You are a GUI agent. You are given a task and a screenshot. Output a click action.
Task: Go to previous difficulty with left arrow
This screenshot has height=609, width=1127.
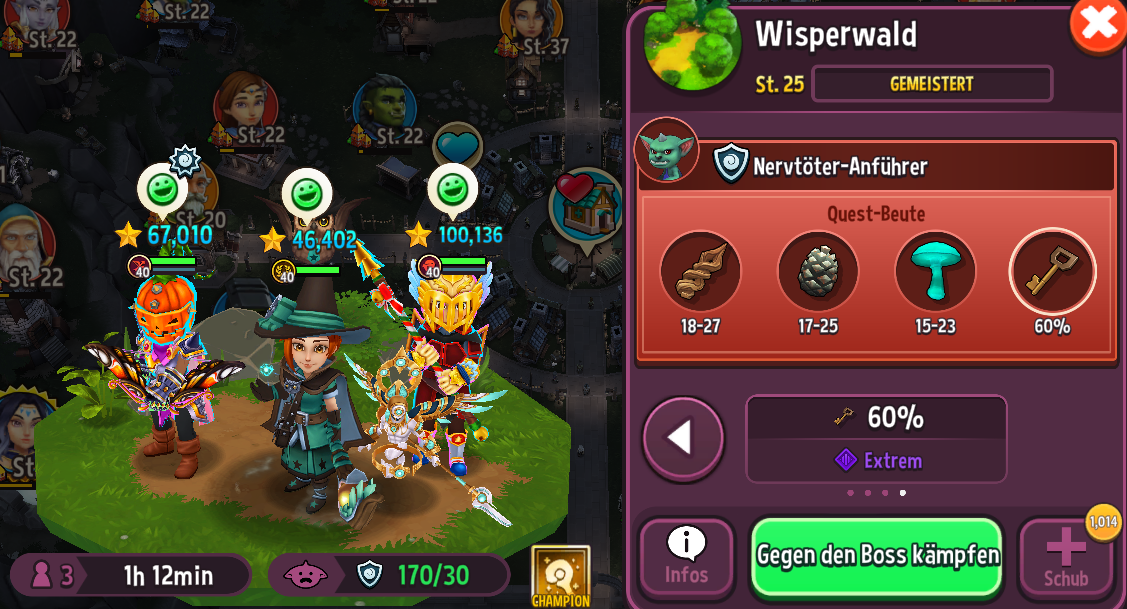coord(683,438)
